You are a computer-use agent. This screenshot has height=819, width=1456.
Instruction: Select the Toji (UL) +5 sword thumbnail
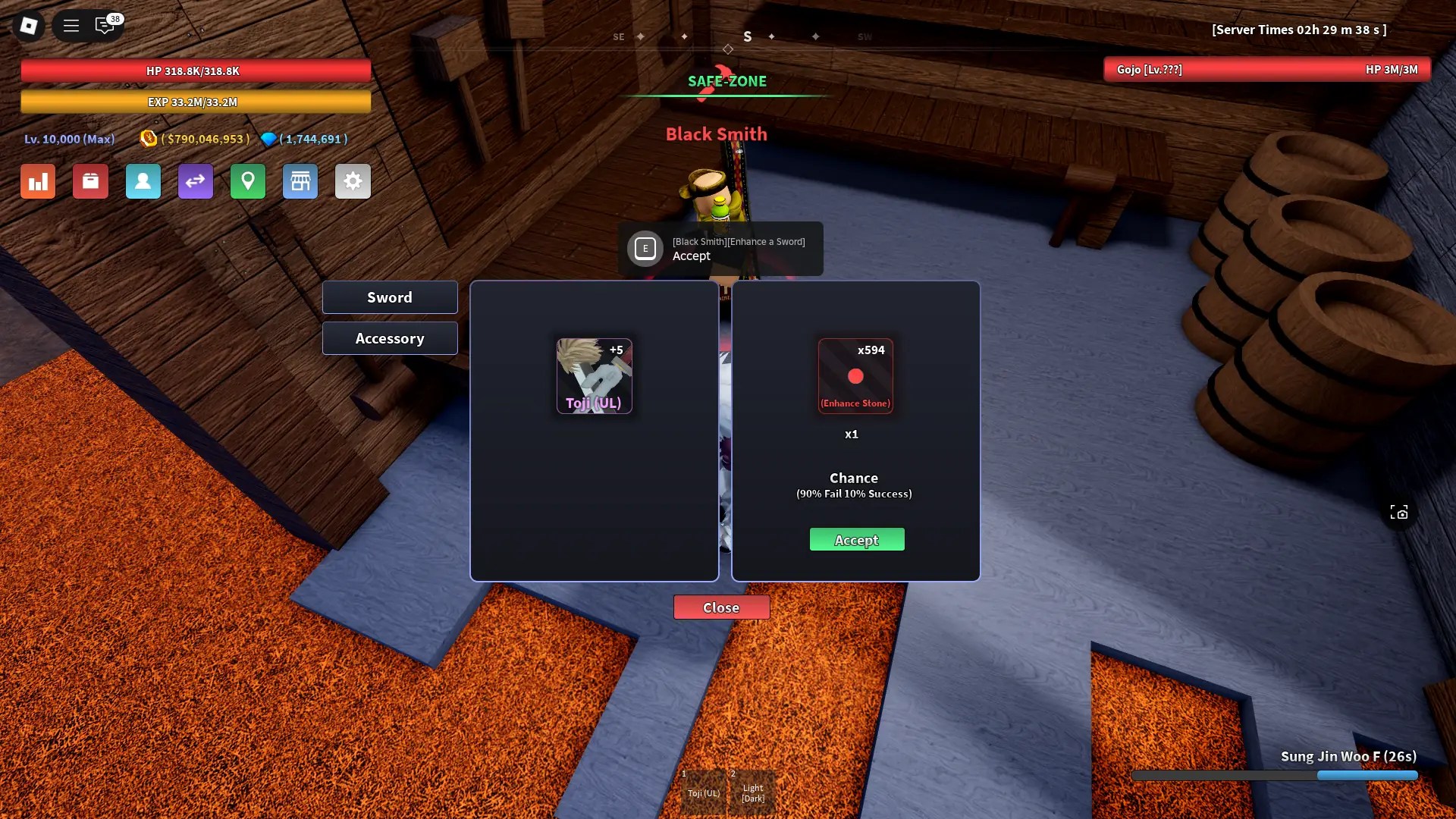point(595,375)
